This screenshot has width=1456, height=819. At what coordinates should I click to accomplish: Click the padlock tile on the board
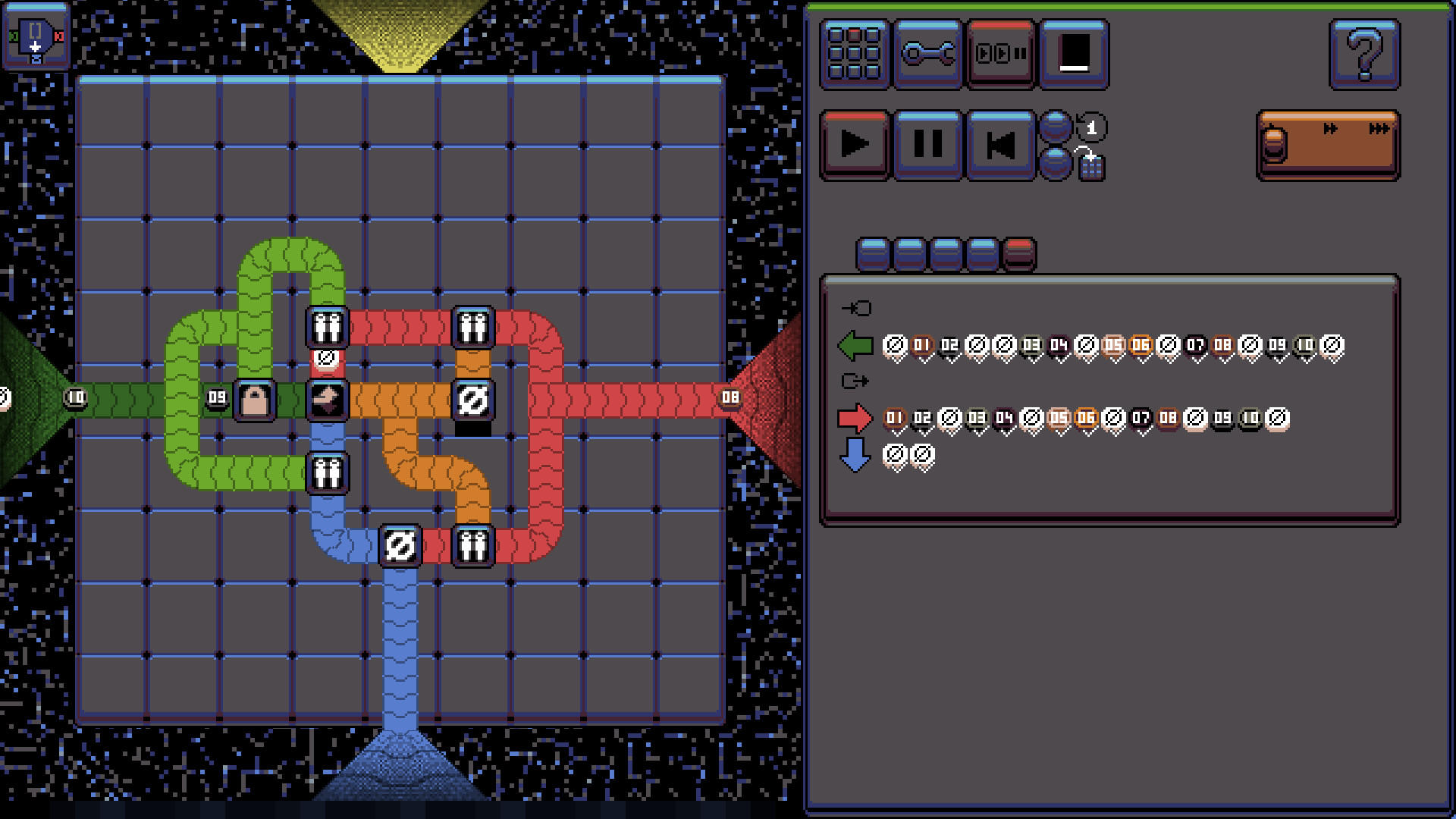click(x=254, y=400)
